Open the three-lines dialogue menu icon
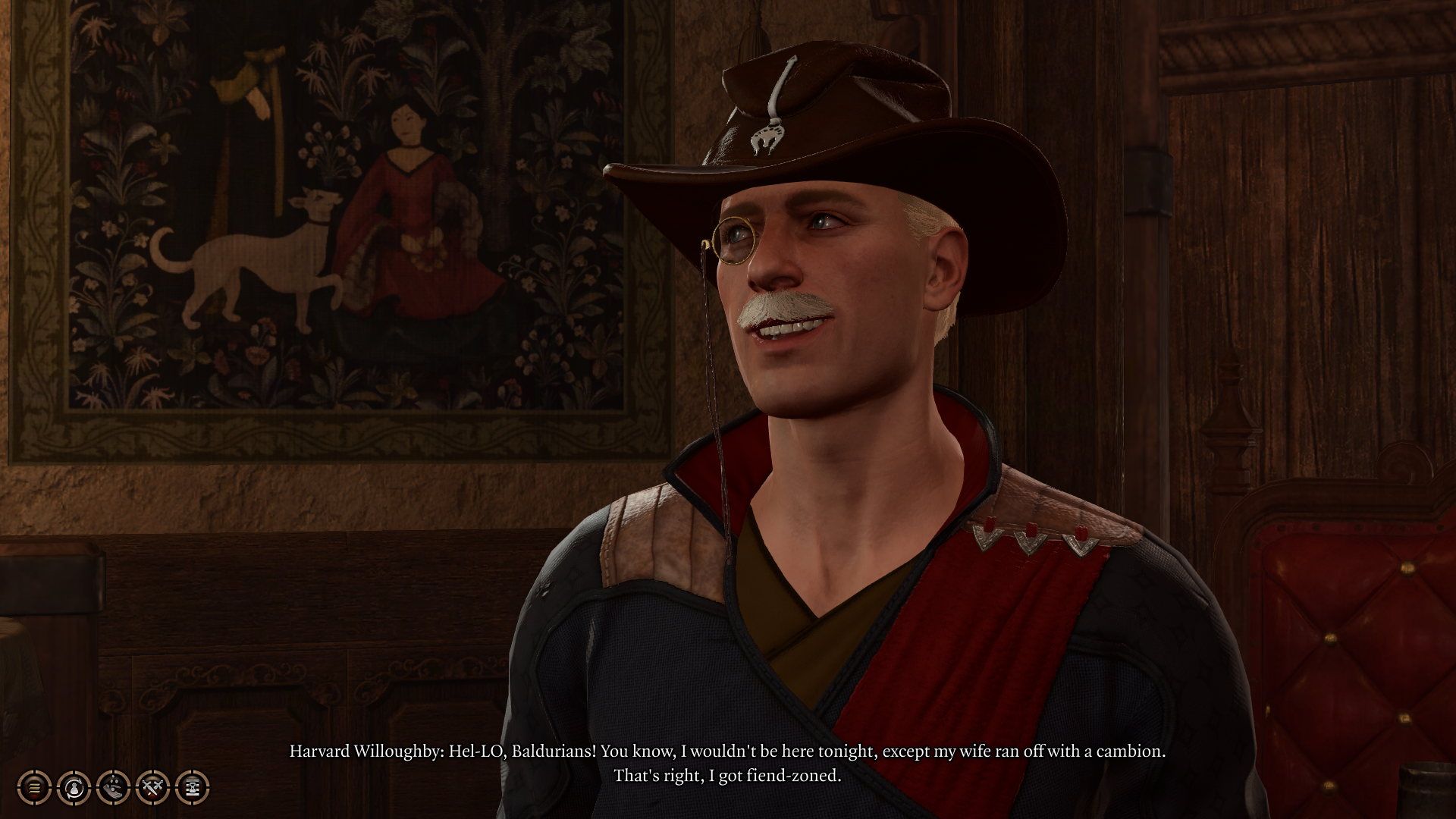Viewport: 1456px width, 819px height. pyautogui.click(x=34, y=787)
